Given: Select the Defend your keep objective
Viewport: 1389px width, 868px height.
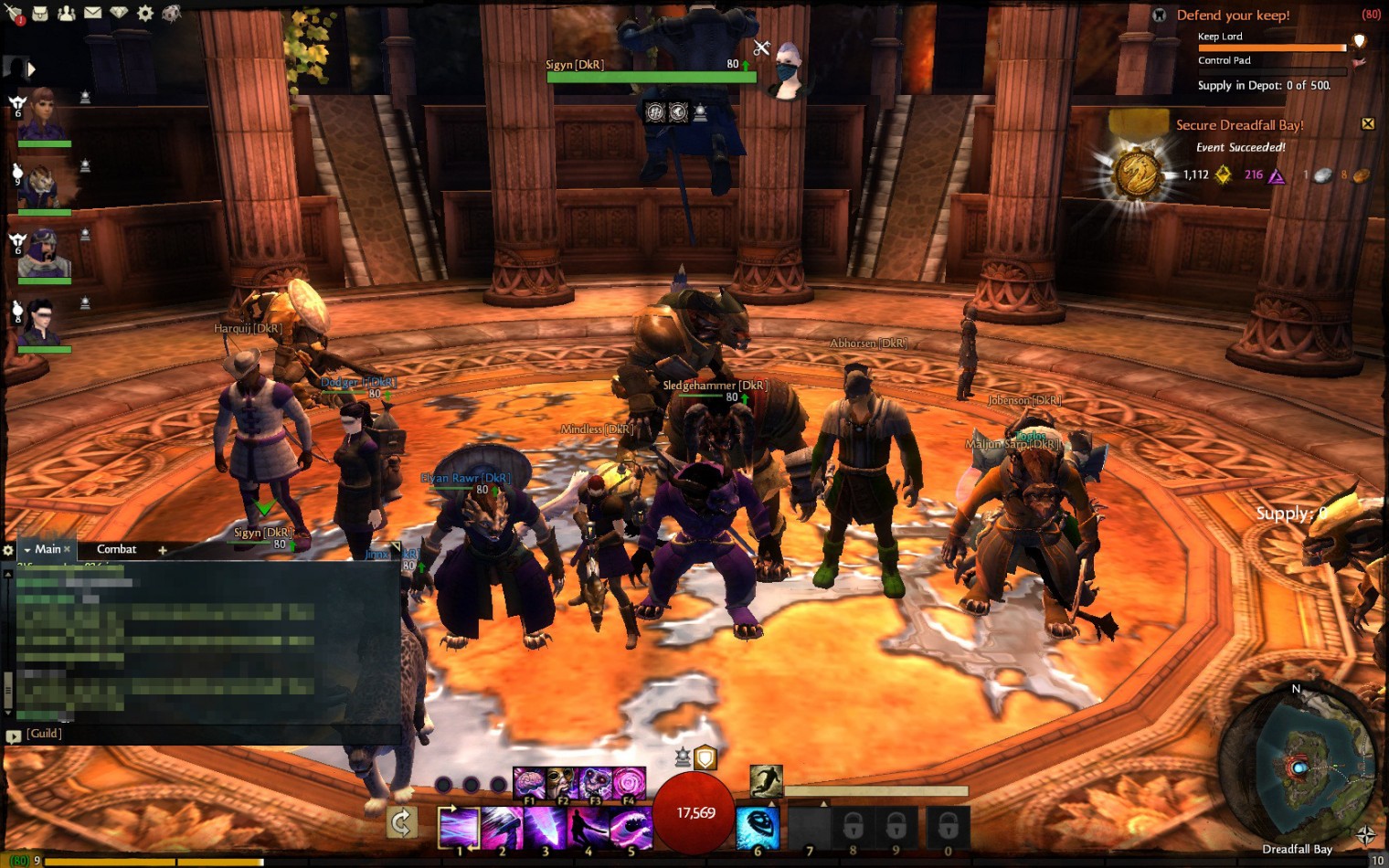Looking at the screenshot, I should tap(1233, 16).
